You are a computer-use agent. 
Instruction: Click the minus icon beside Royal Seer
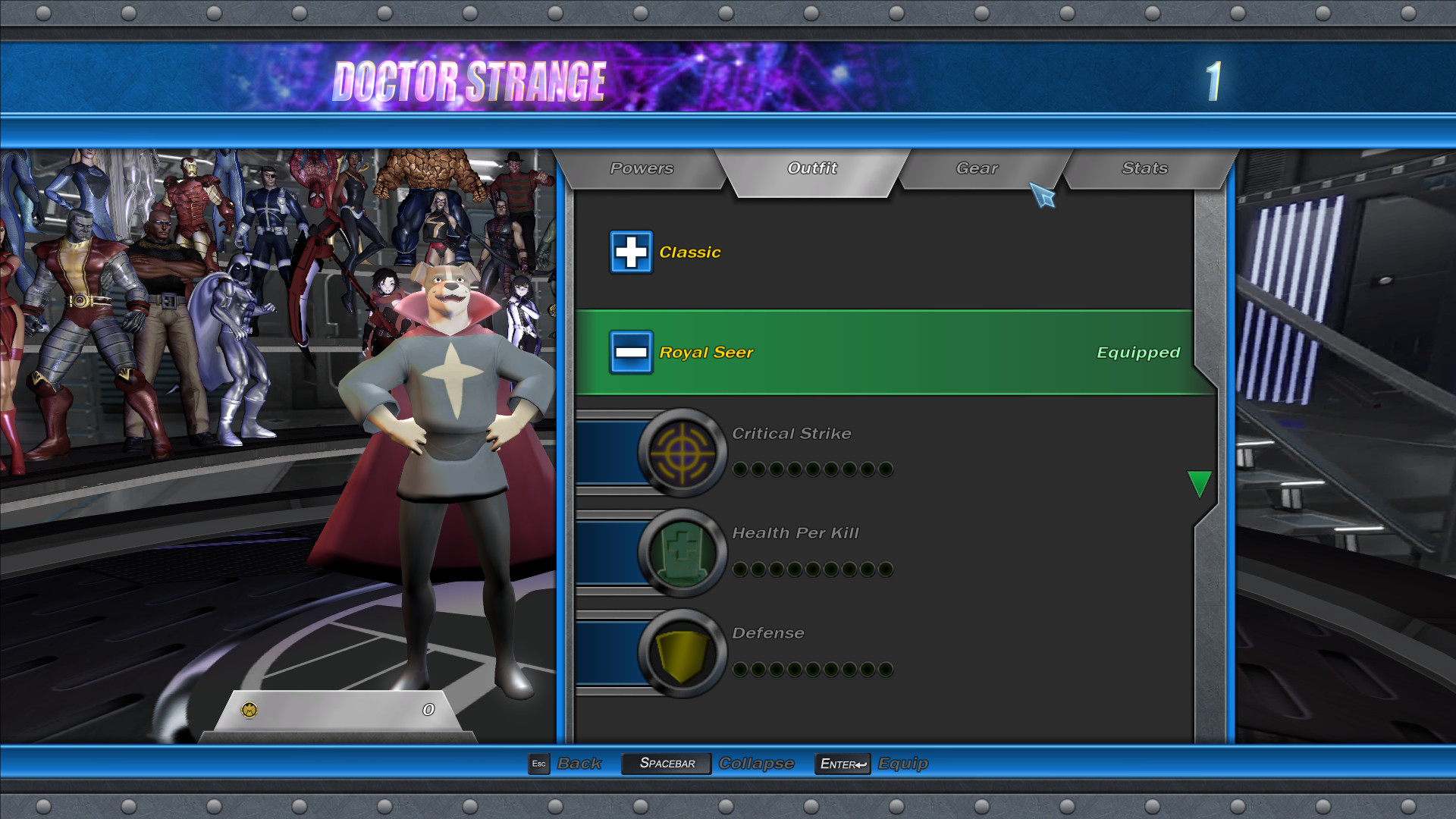pos(631,353)
